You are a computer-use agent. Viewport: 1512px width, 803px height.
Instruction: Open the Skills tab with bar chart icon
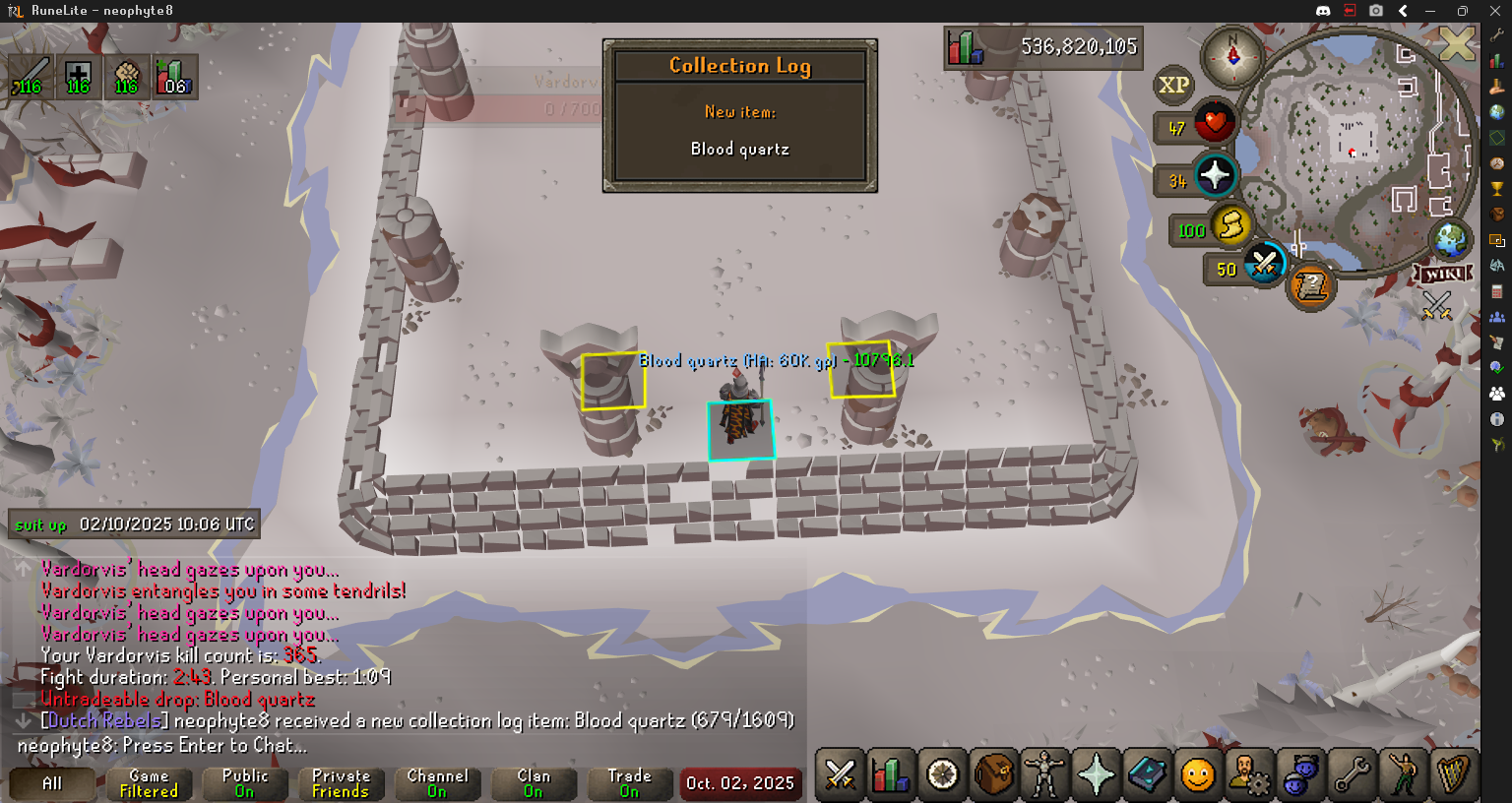click(891, 774)
